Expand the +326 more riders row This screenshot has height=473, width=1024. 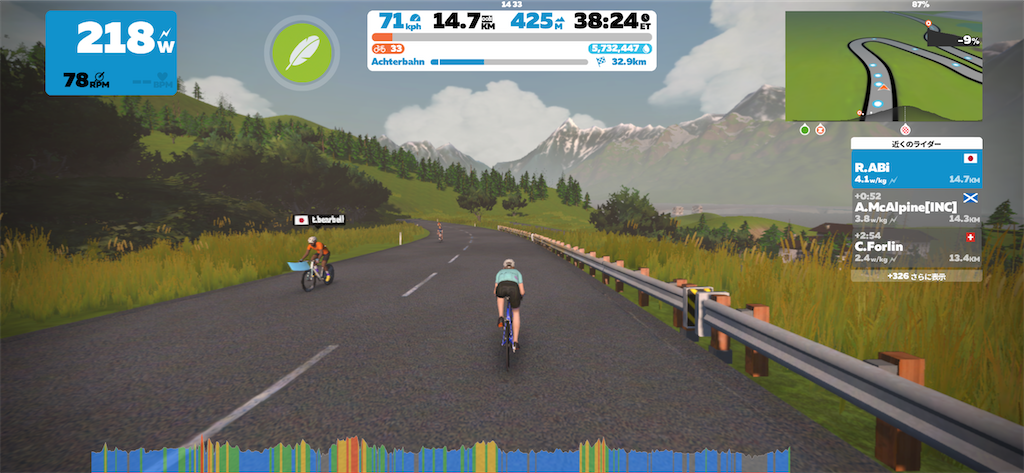pos(915,275)
